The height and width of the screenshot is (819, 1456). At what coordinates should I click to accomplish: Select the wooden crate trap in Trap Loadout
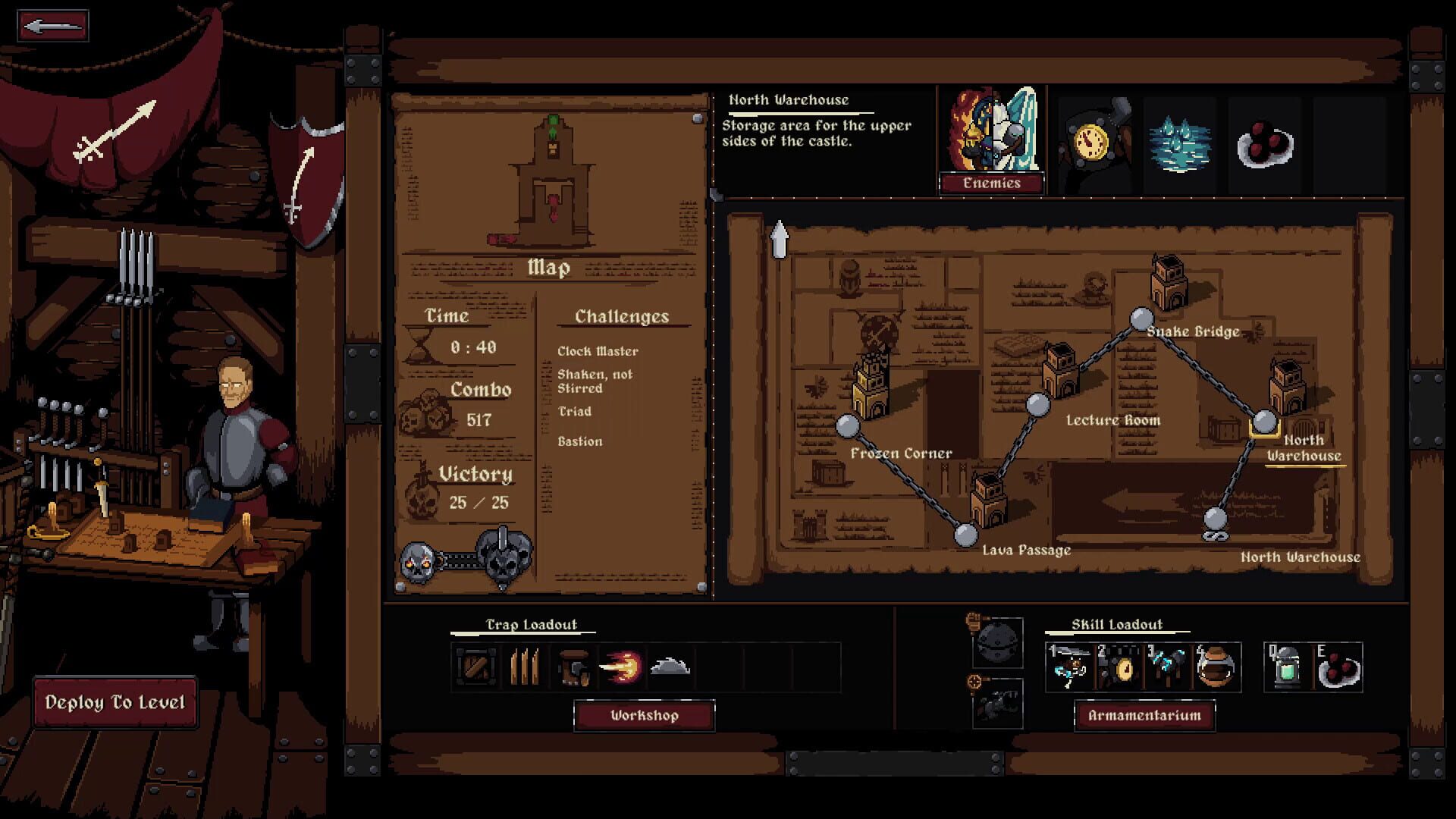tap(475, 664)
